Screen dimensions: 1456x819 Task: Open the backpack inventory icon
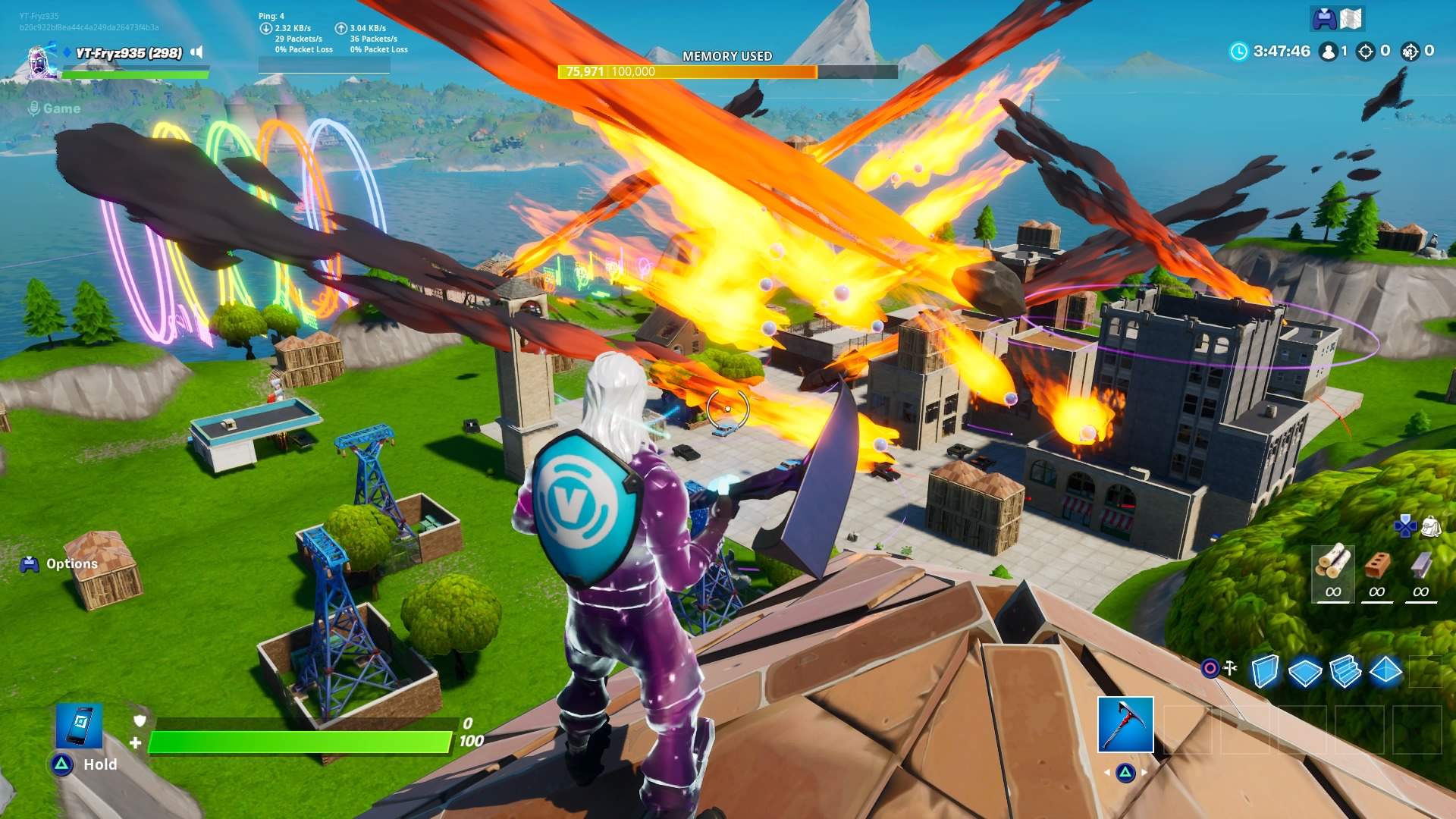(1431, 526)
